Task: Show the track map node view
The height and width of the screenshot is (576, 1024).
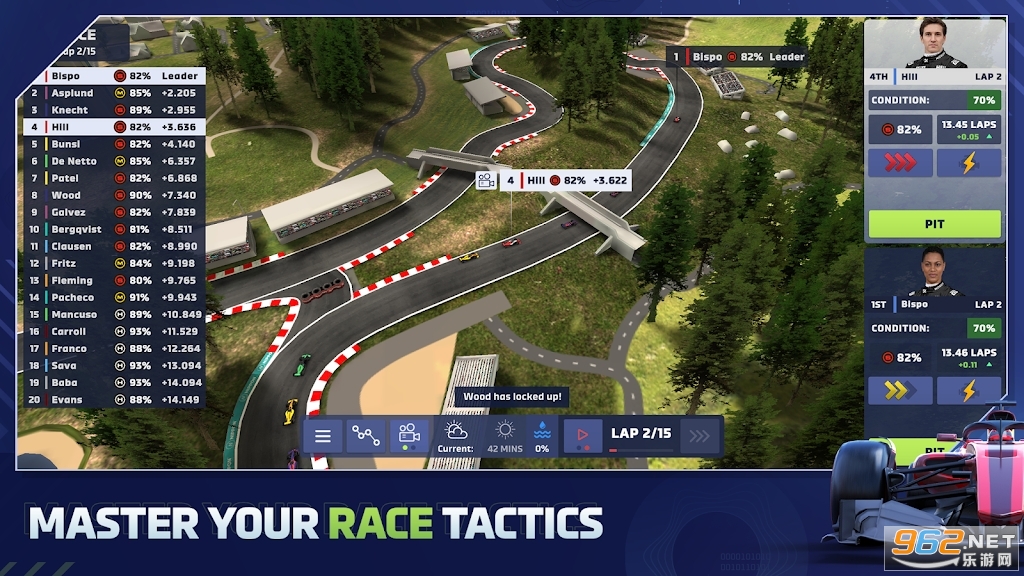Action: click(365, 436)
